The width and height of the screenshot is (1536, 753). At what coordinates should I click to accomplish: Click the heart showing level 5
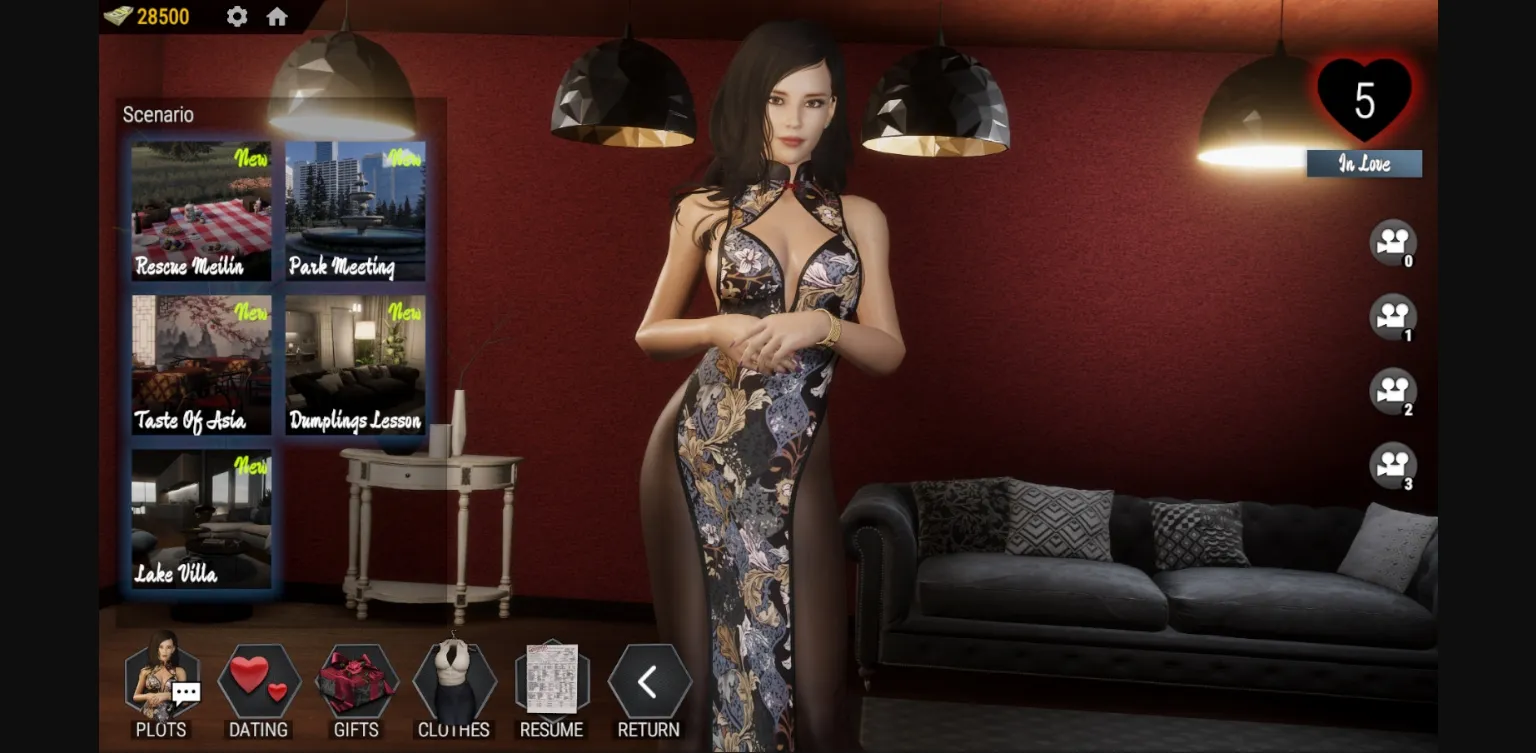[1364, 100]
